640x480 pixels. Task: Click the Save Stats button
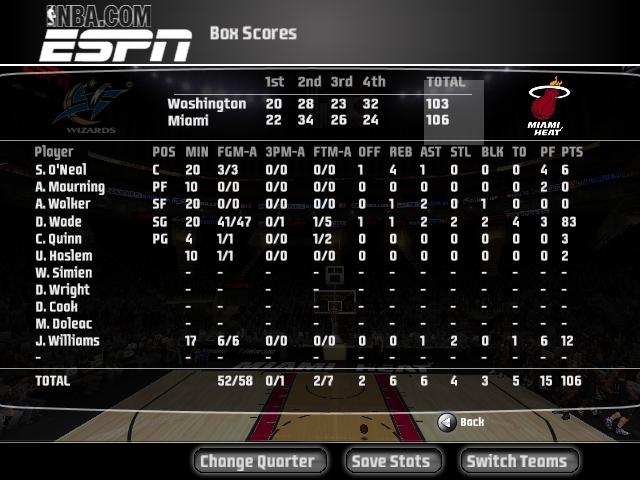pos(391,461)
